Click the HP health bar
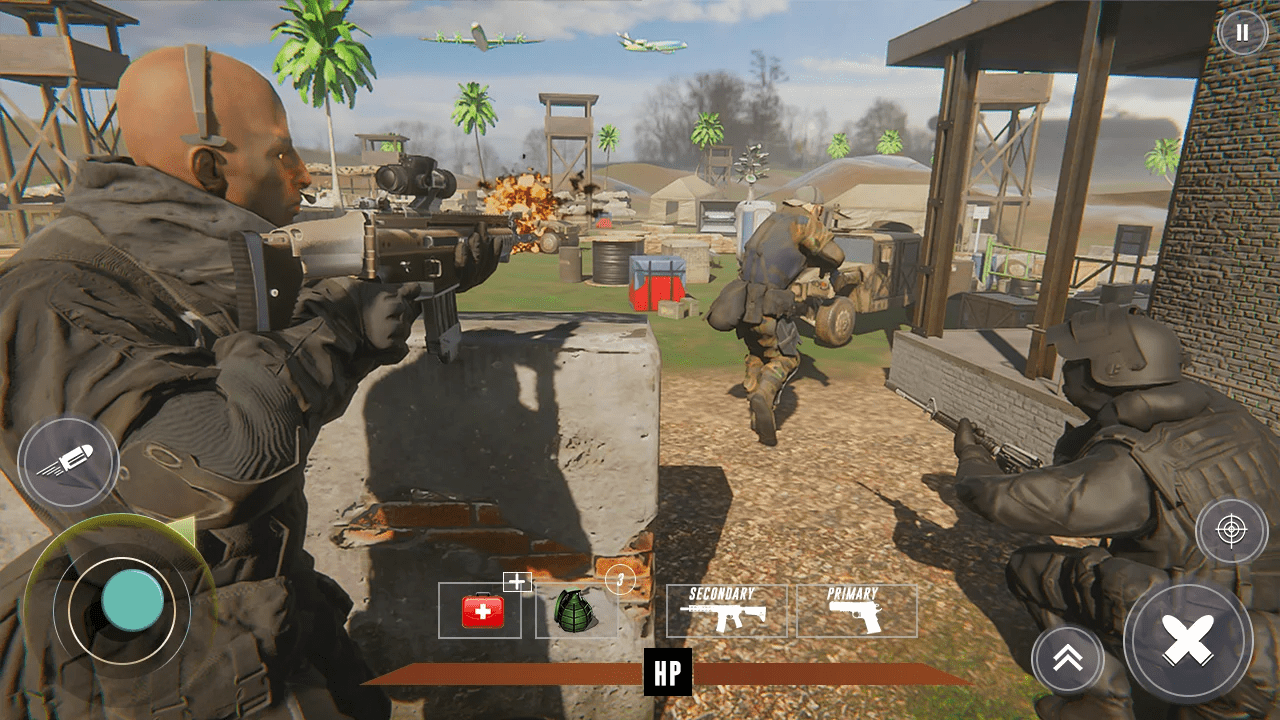Viewport: 1280px width, 720px height. click(666, 672)
